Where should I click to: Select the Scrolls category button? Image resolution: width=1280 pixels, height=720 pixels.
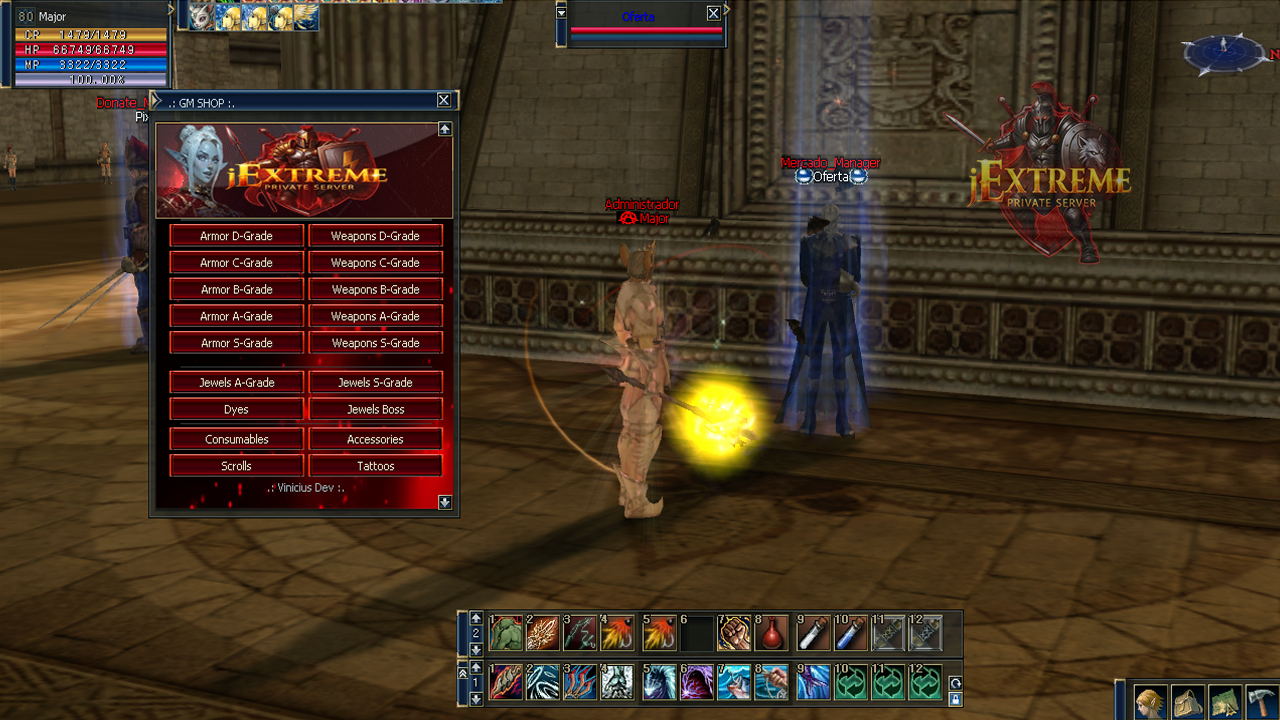236,466
